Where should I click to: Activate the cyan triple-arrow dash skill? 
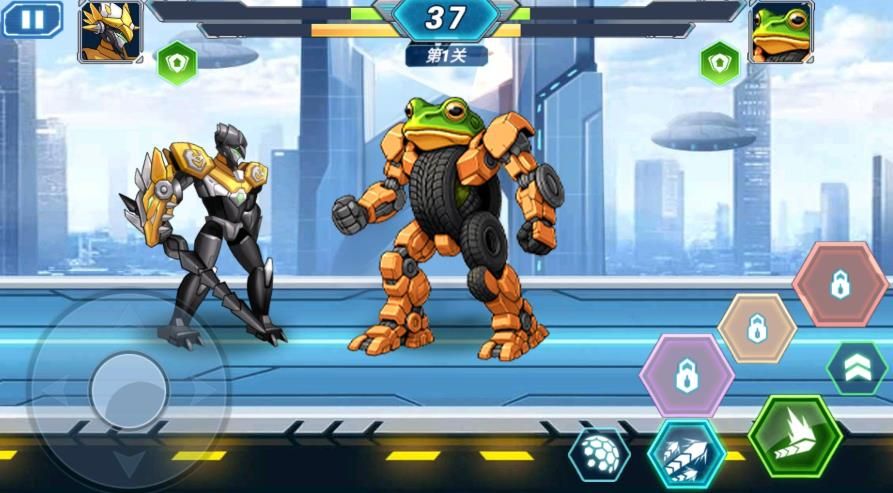686,453
